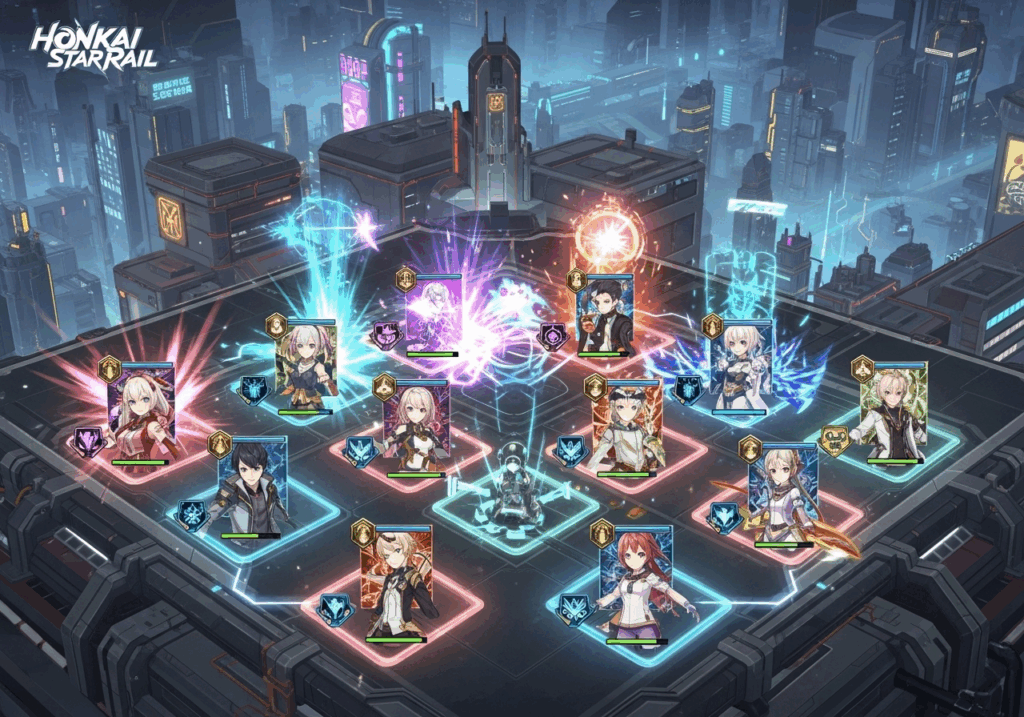Click the gold shield emblem beside white-coat unit
This screenshot has height=717, width=1024.
835,440
